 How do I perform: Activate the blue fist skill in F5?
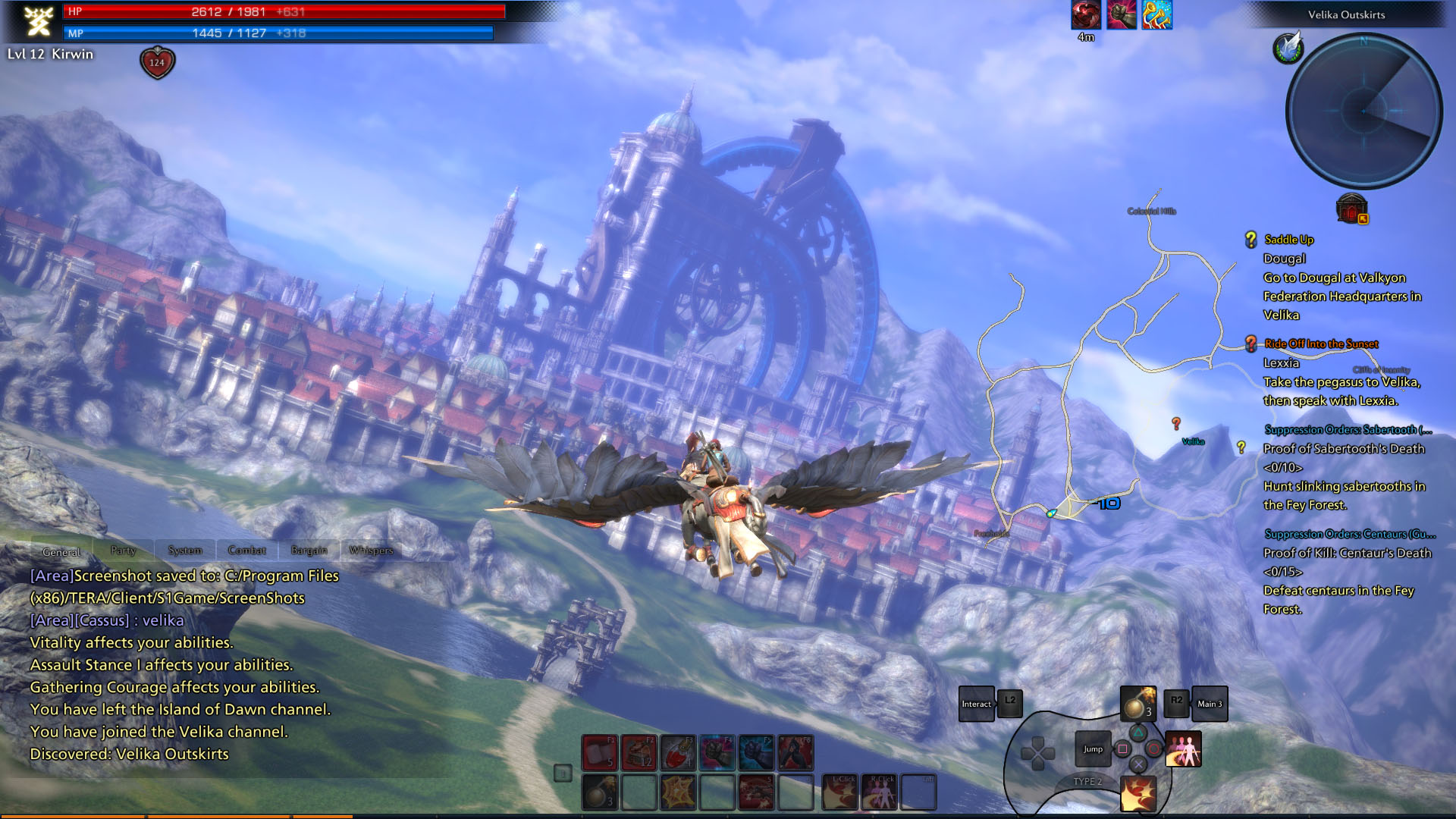click(x=756, y=752)
